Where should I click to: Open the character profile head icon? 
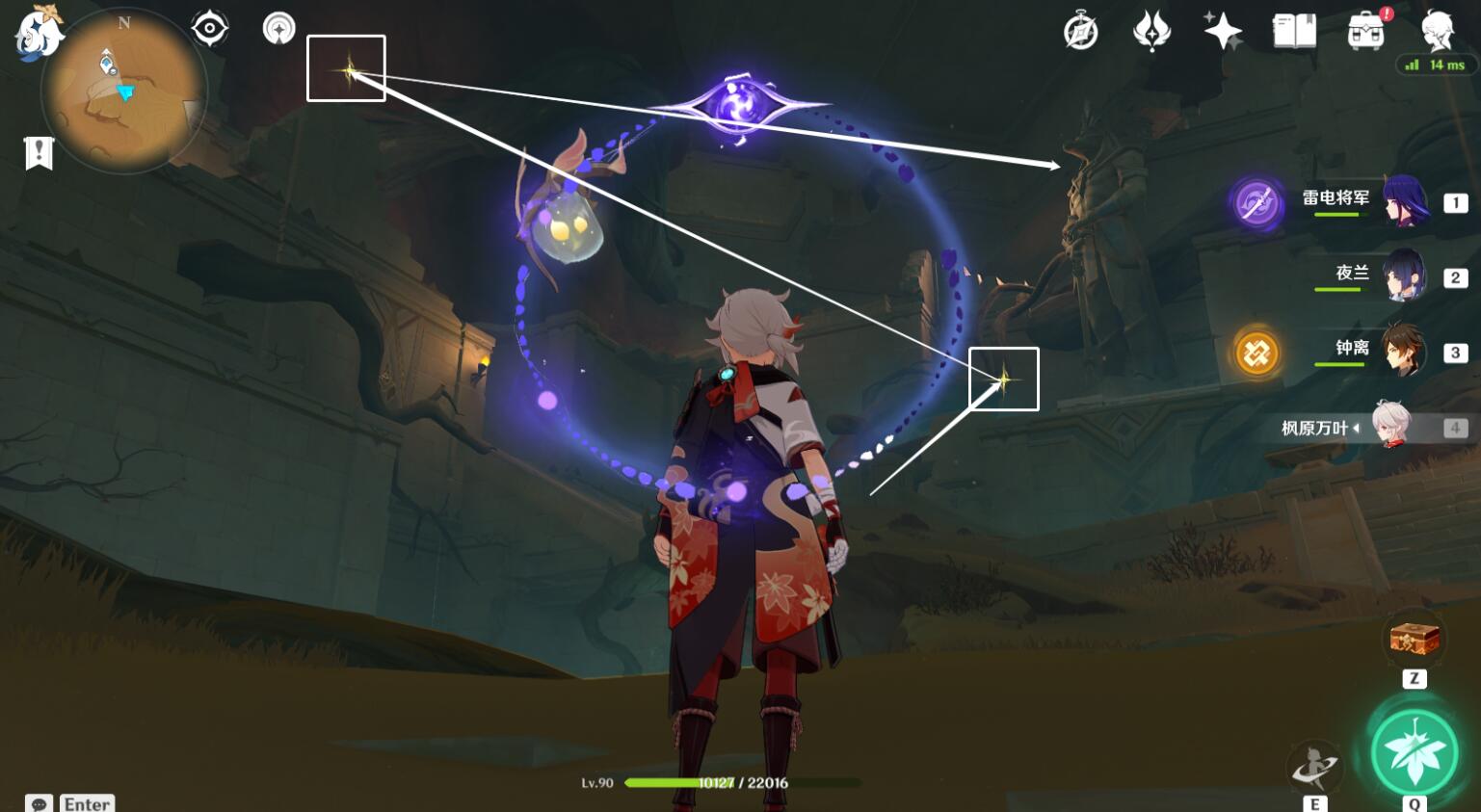[1438, 31]
